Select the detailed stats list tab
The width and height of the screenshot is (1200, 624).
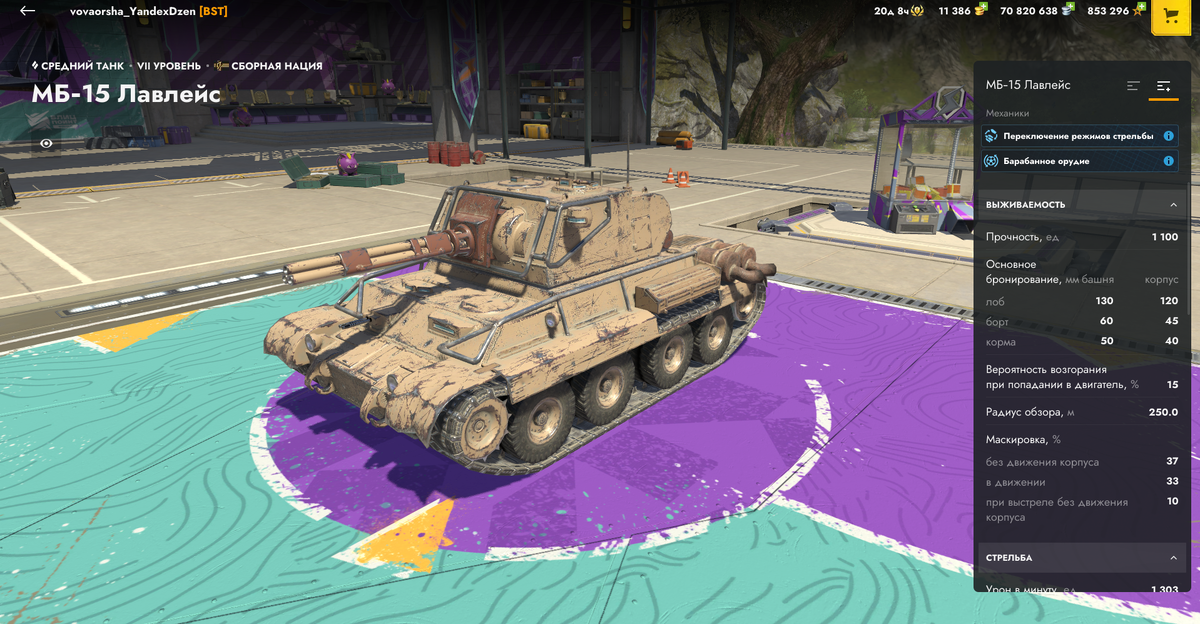click(1164, 86)
